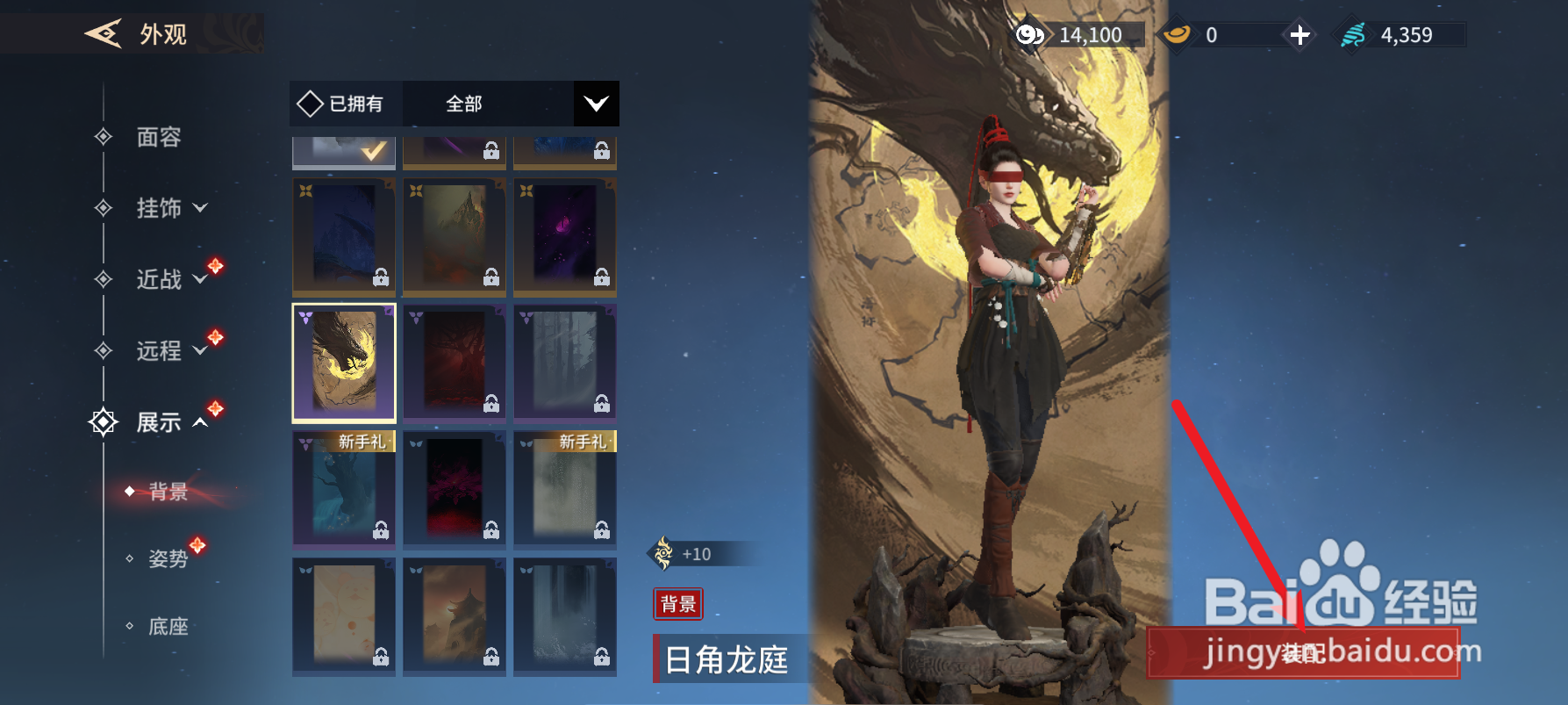Switch to the 底座 pedestal subcategory
Image resolution: width=1568 pixels, height=705 pixels.
tap(168, 626)
